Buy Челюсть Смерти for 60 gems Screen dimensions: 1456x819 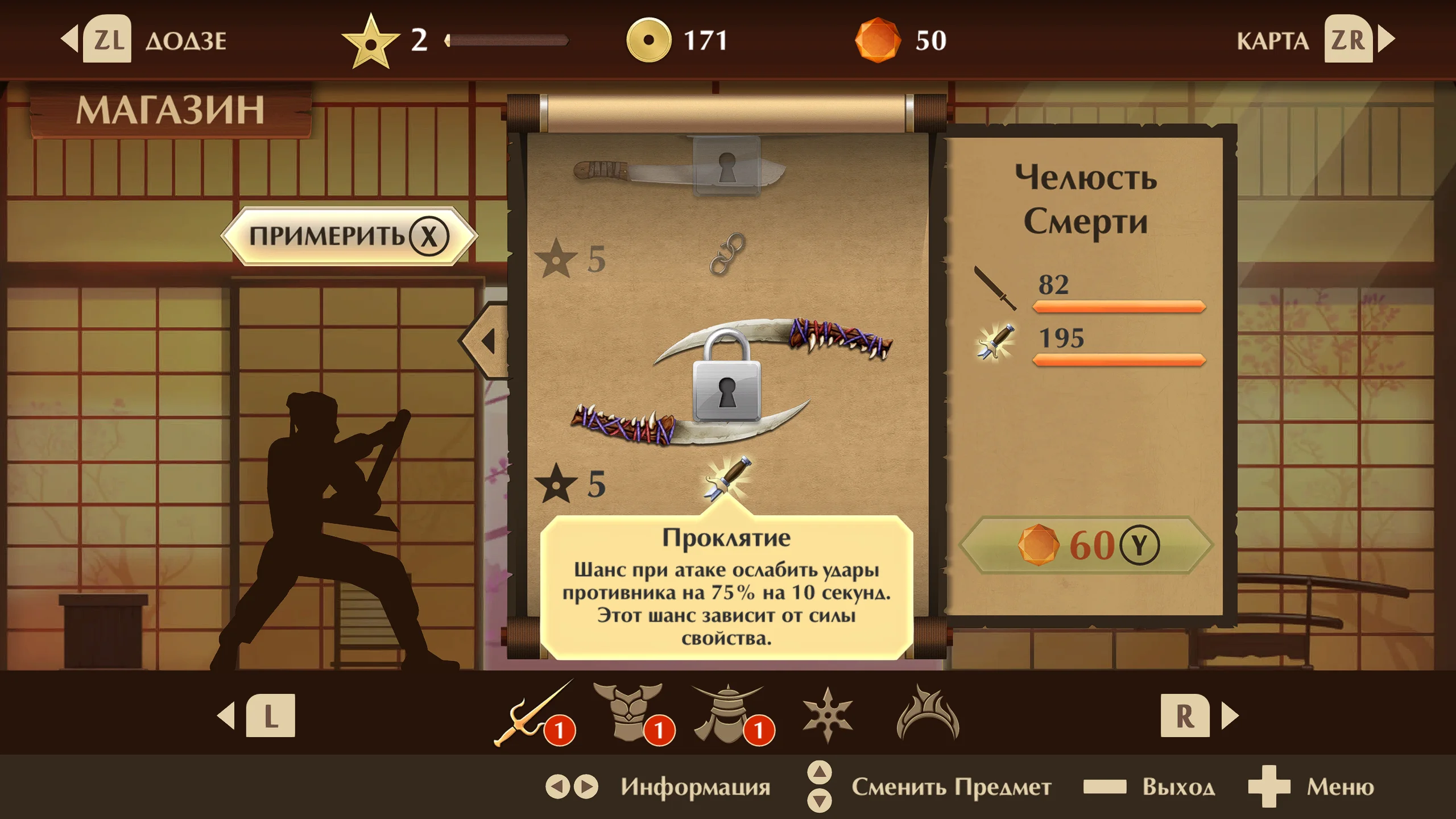(1086, 545)
